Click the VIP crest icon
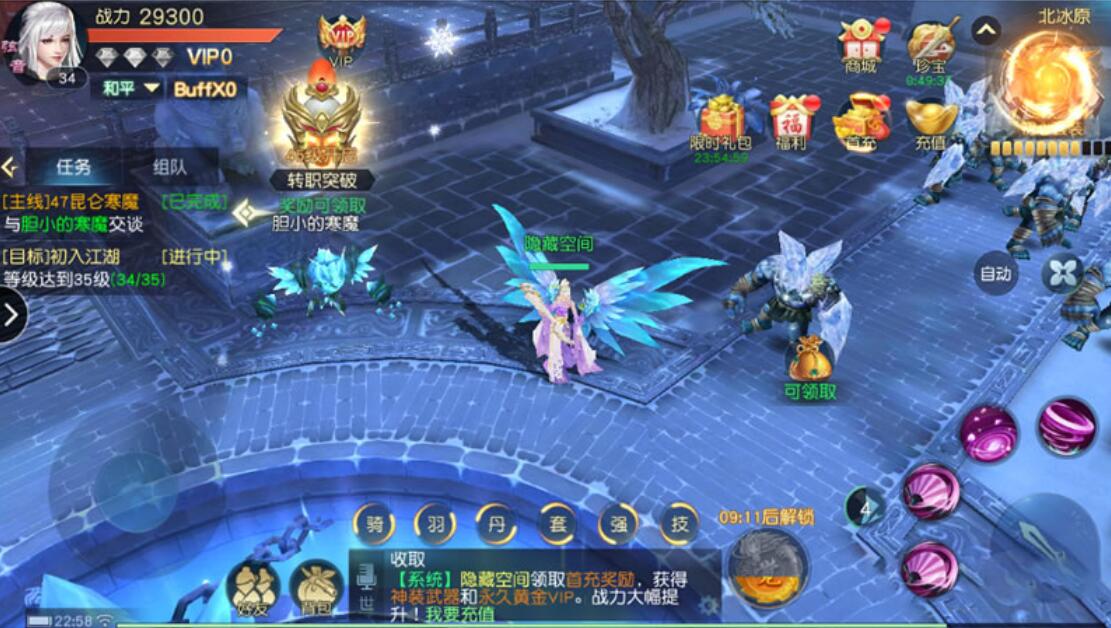This screenshot has height=628, width=1111. (341, 40)
